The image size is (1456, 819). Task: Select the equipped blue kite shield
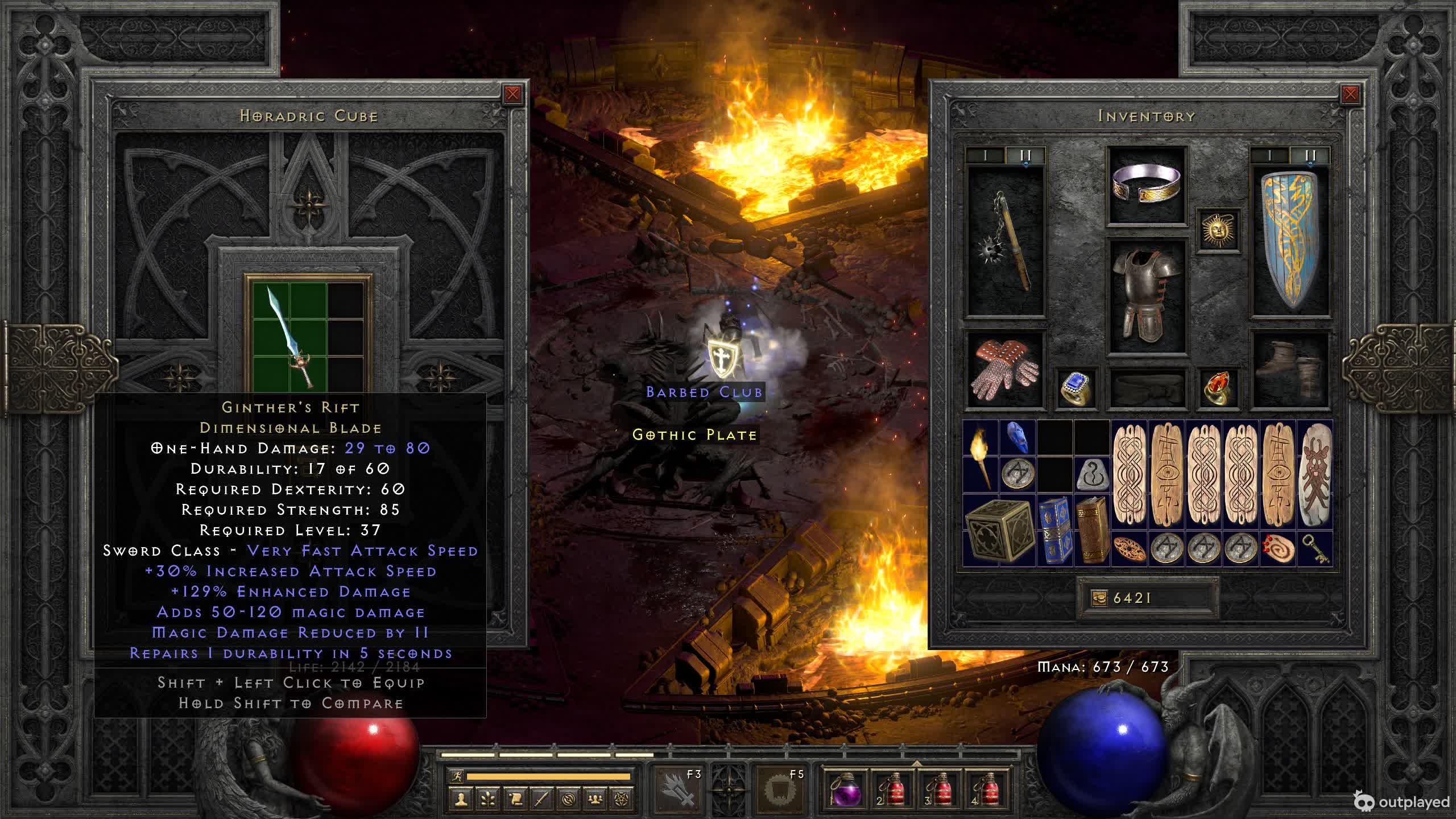1290,242
